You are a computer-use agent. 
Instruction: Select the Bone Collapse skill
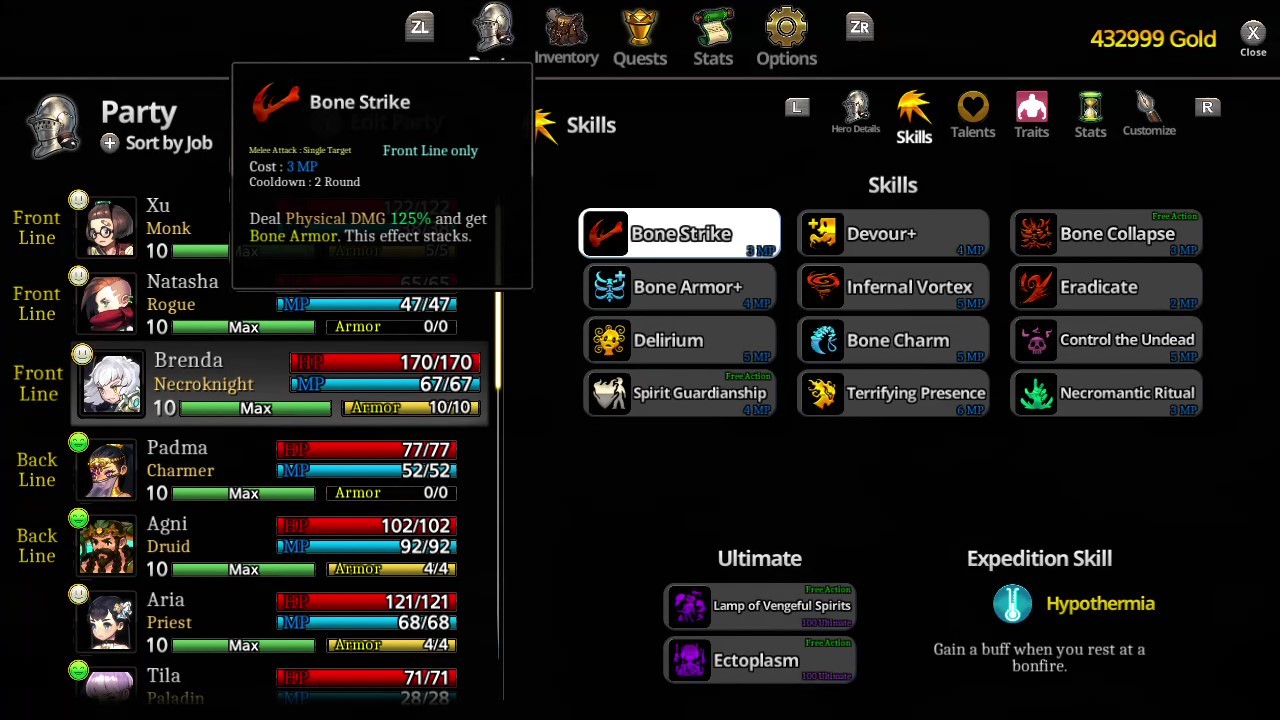(1106, 233)
